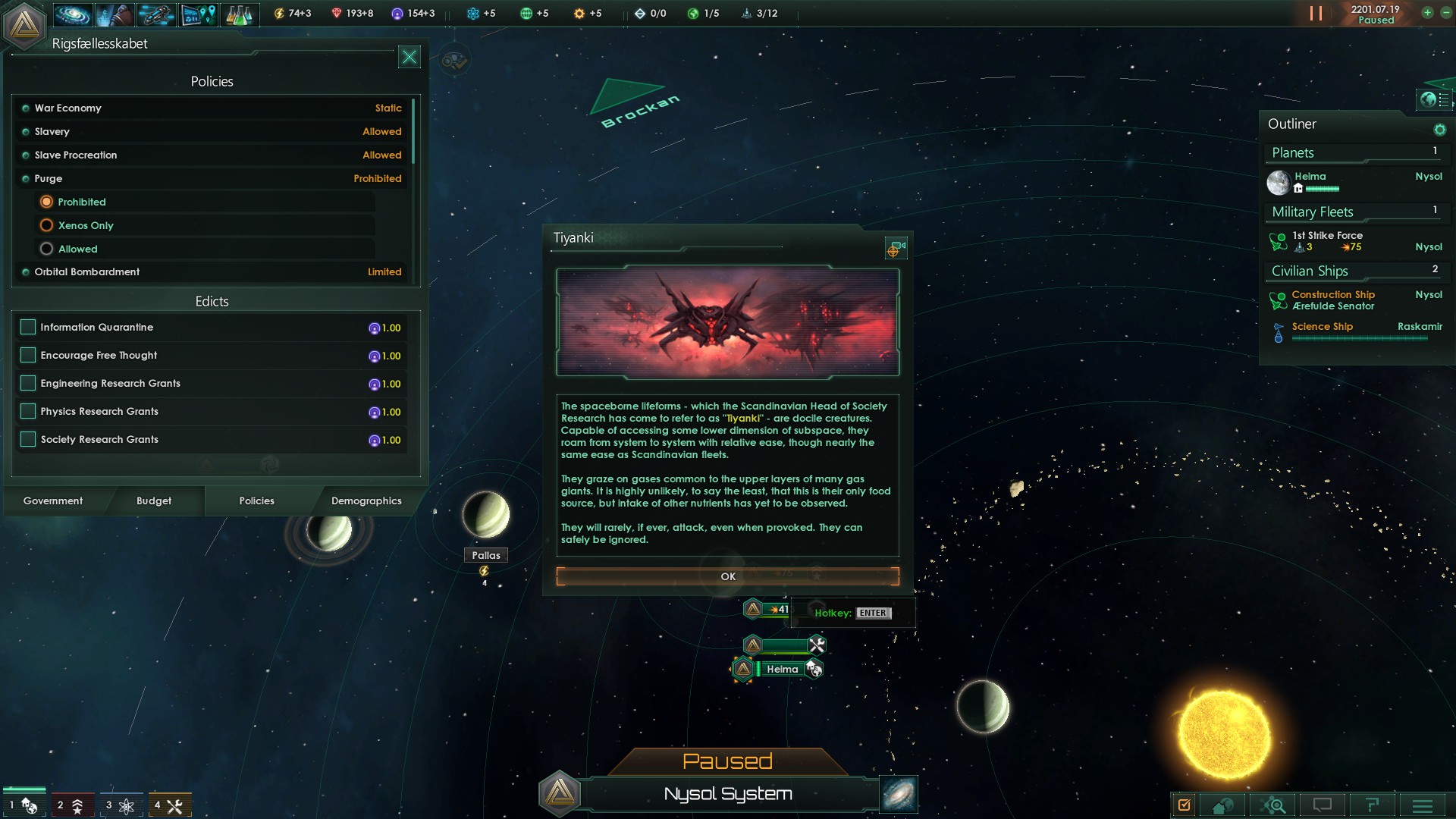Activate Engineering Research Grants edict
This screenshot has height=819, width=1456.
tap(28, 383)
